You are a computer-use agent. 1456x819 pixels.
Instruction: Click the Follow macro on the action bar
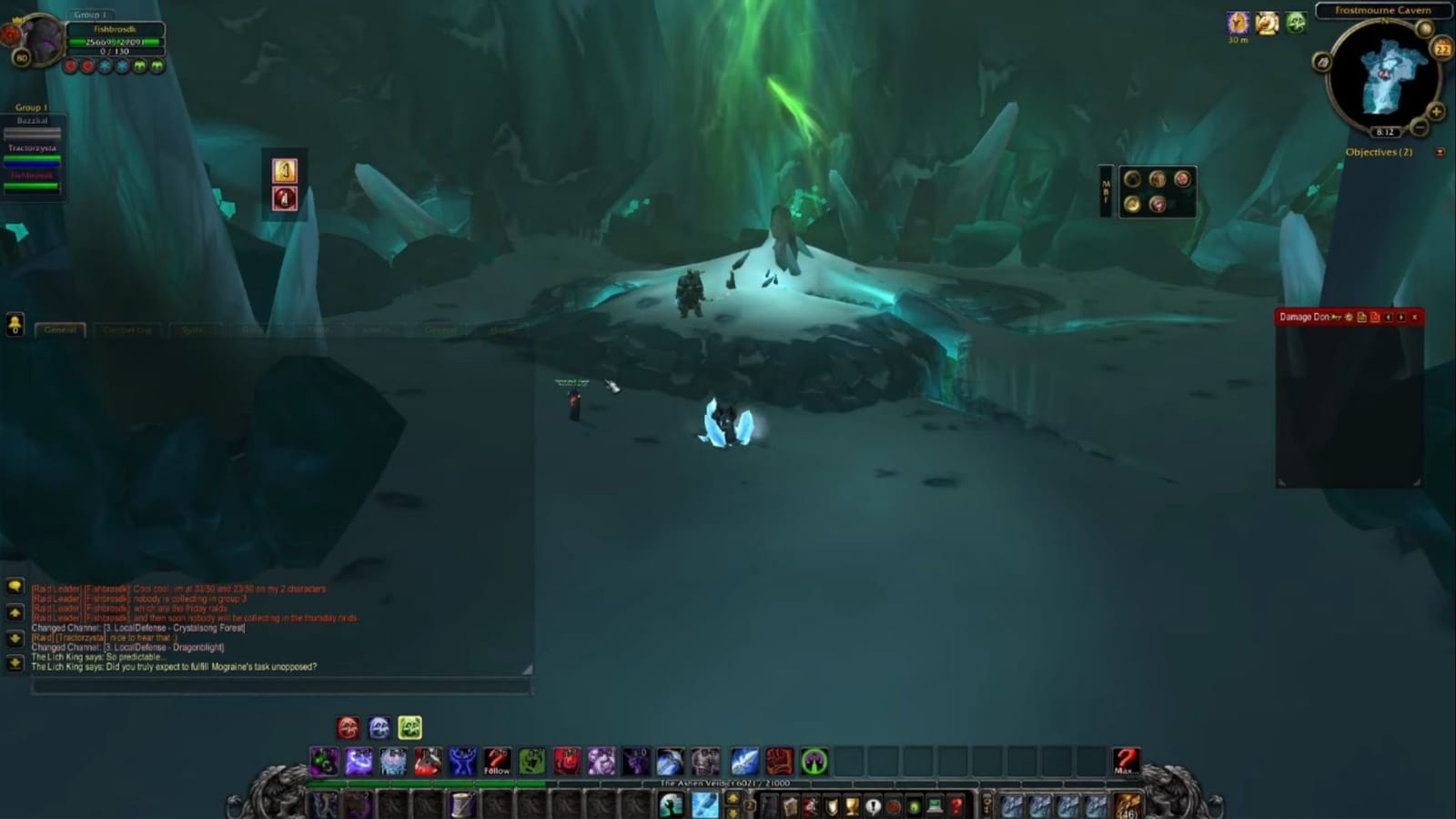[498, 764]
